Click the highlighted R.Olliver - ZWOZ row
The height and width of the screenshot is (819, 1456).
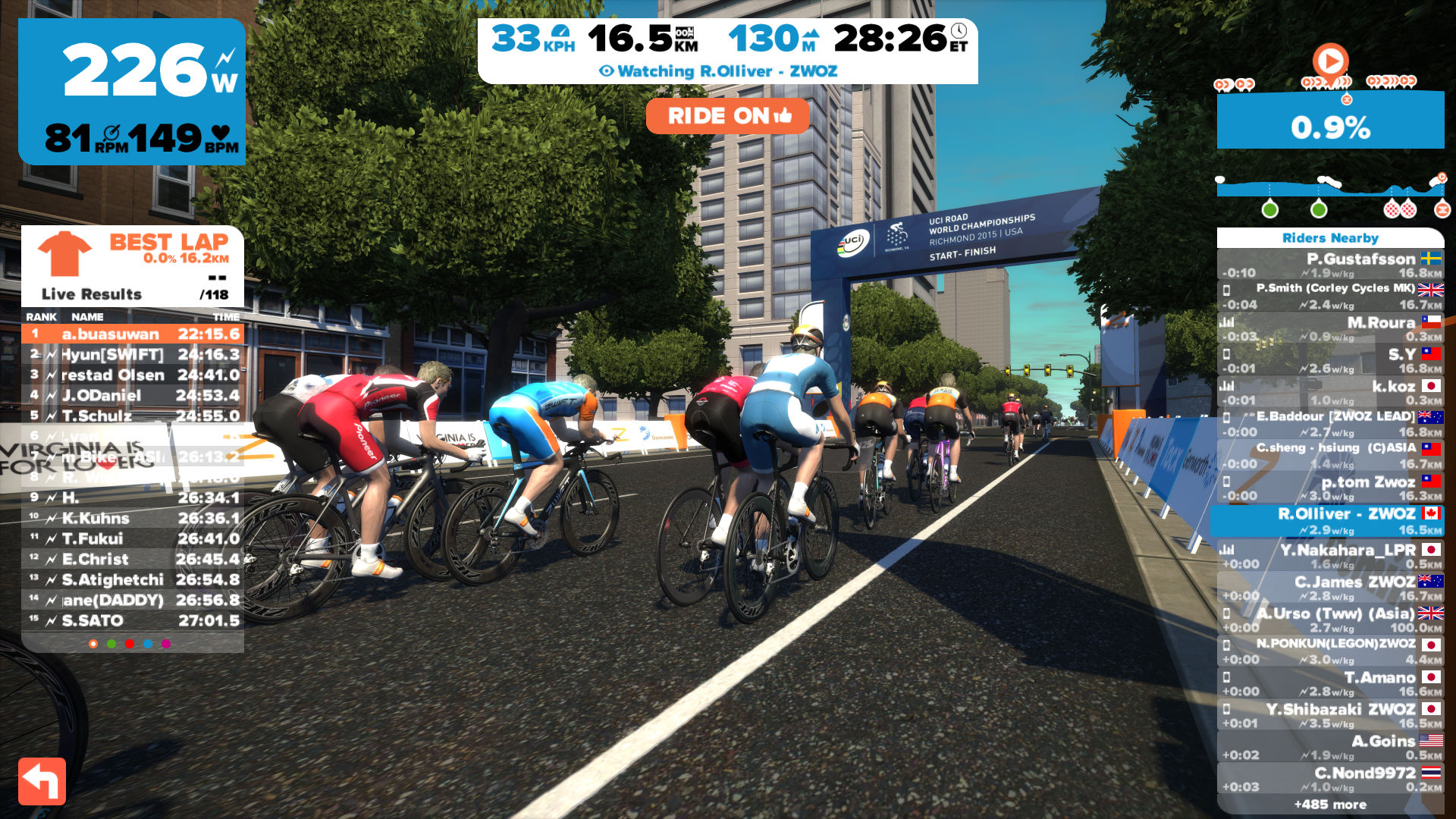[x=1330, y=521]
